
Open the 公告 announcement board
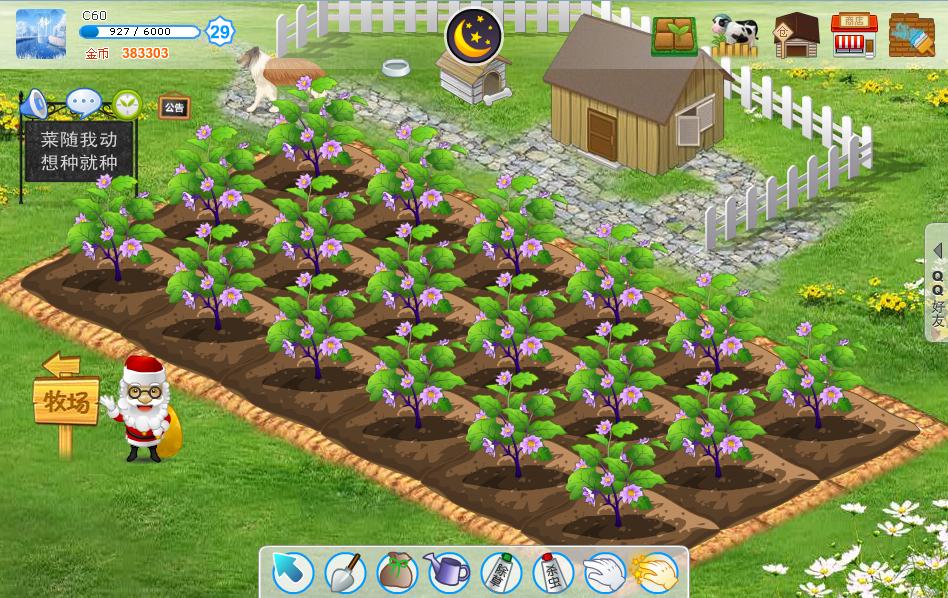coord(174,107)
